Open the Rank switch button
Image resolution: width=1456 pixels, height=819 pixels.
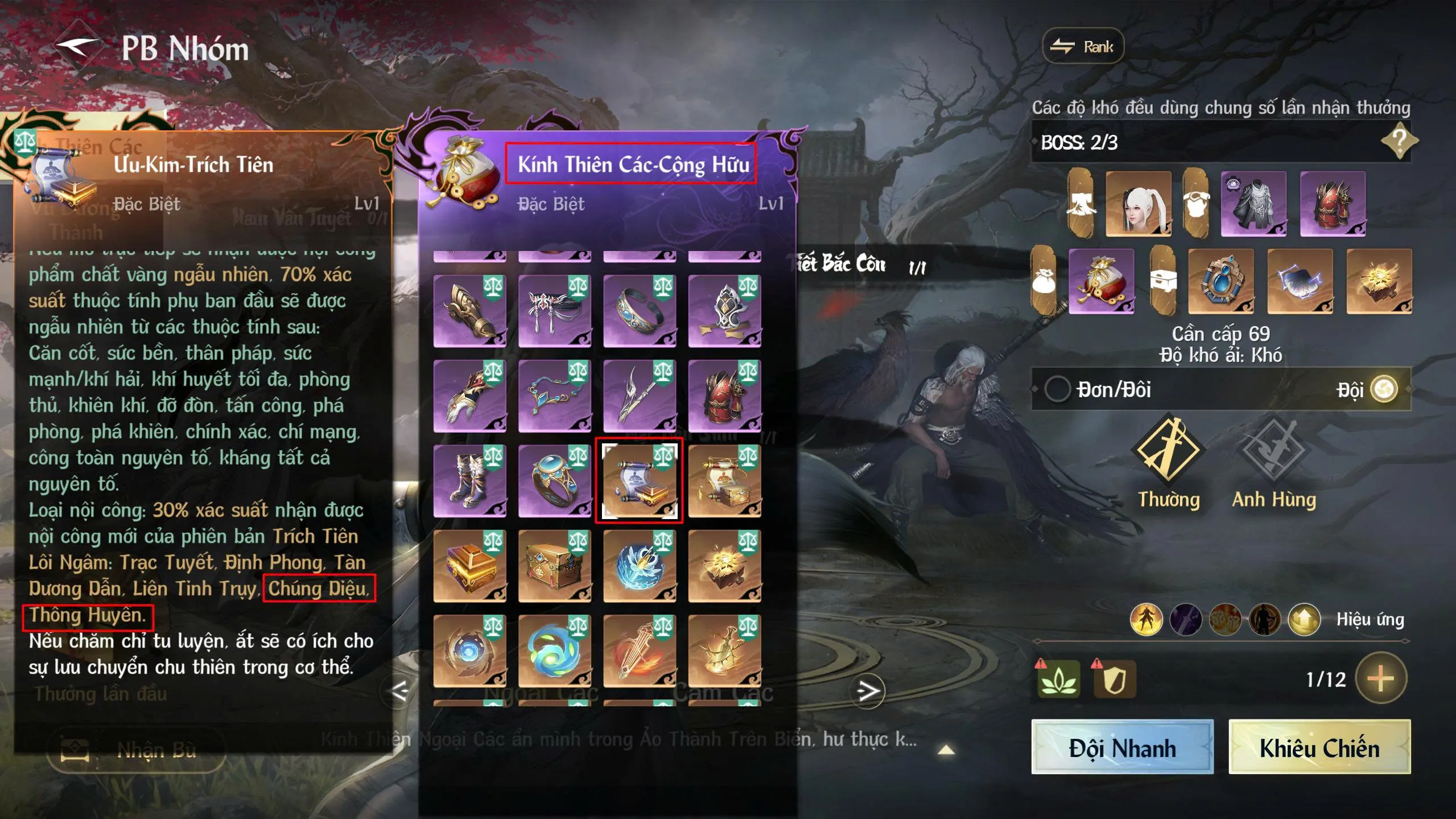point(1083,47)
